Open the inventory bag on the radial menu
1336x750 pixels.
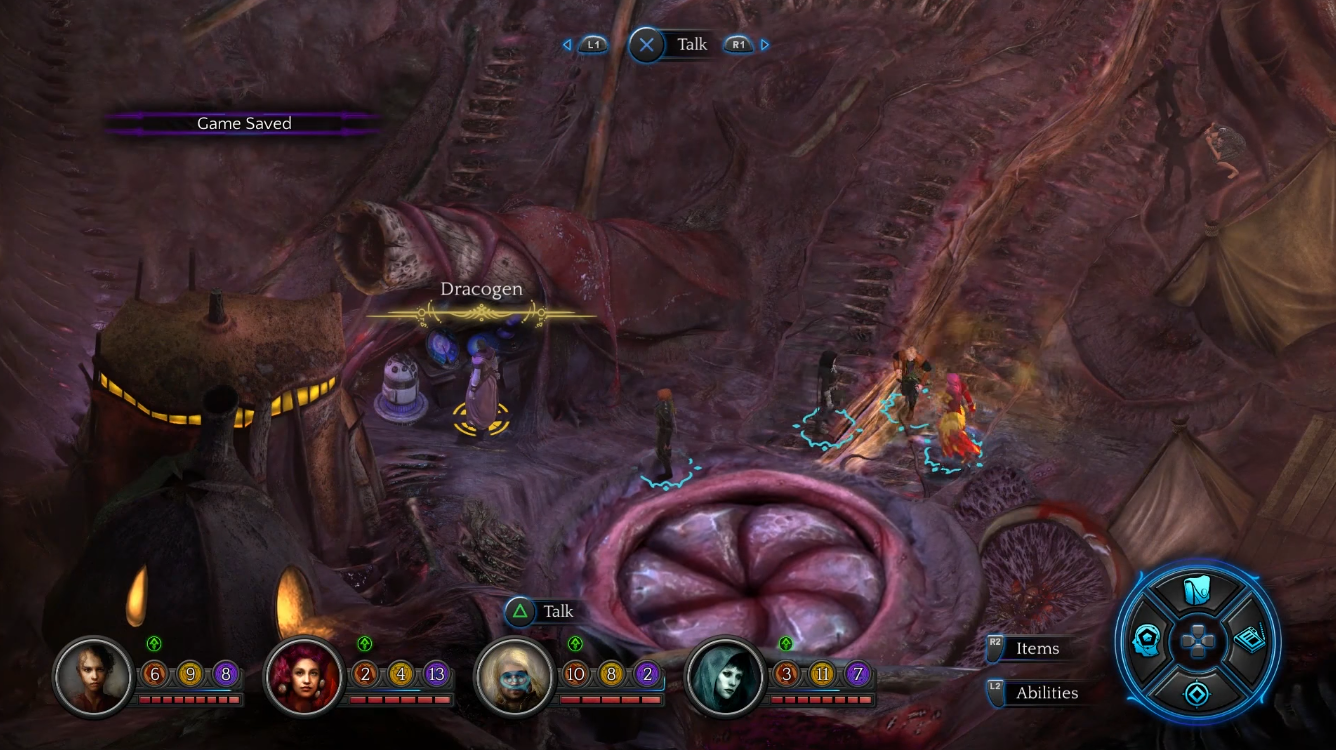[1197, 592]
